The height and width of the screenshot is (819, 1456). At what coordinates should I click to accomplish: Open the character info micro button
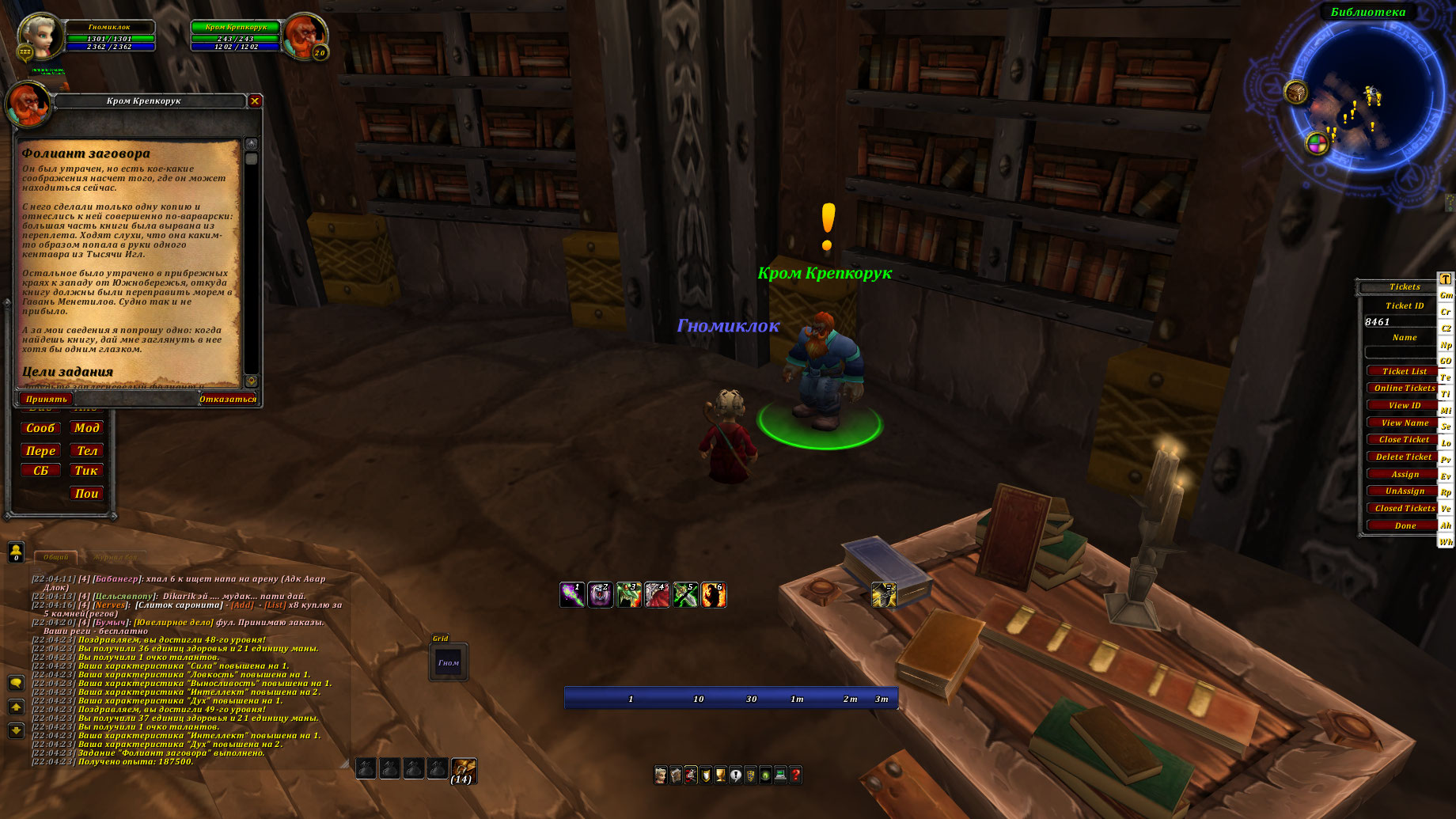(661, 775)
